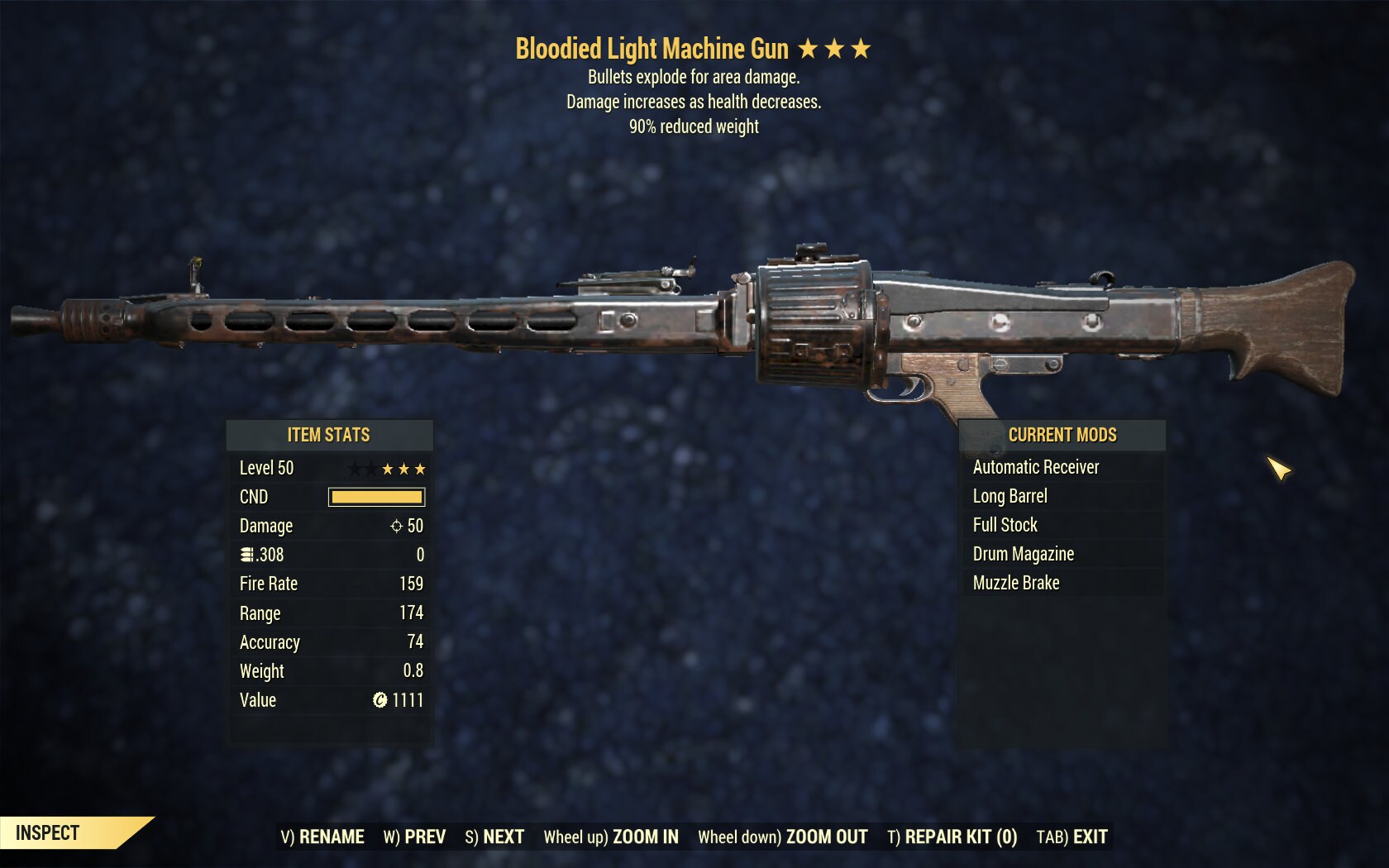Use T) REPAIR KIT (0) option
This screenshot has height=868, width=1389.
pyautogui.click(x=952, y=837)
